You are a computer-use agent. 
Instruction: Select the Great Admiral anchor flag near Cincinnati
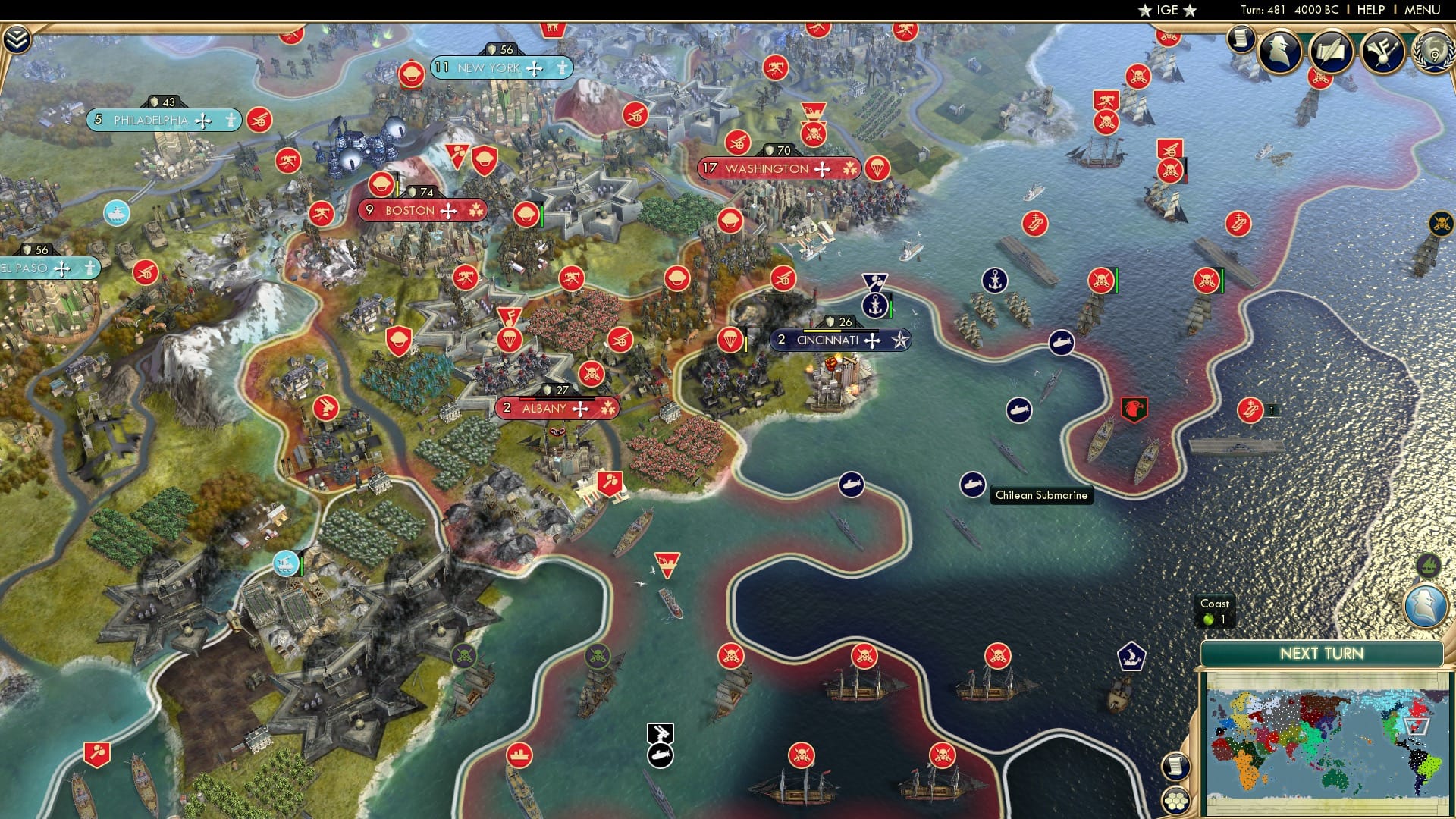[877, 305]
